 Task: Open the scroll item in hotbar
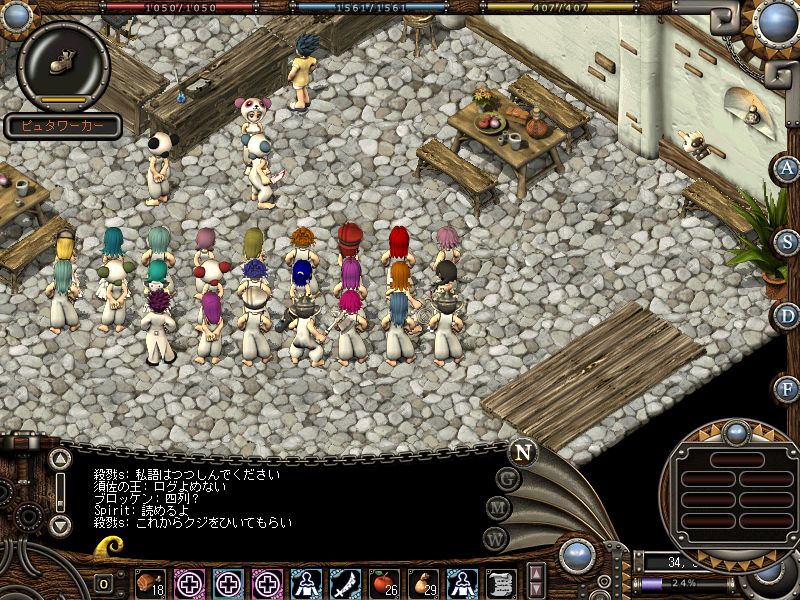[501, 582]
